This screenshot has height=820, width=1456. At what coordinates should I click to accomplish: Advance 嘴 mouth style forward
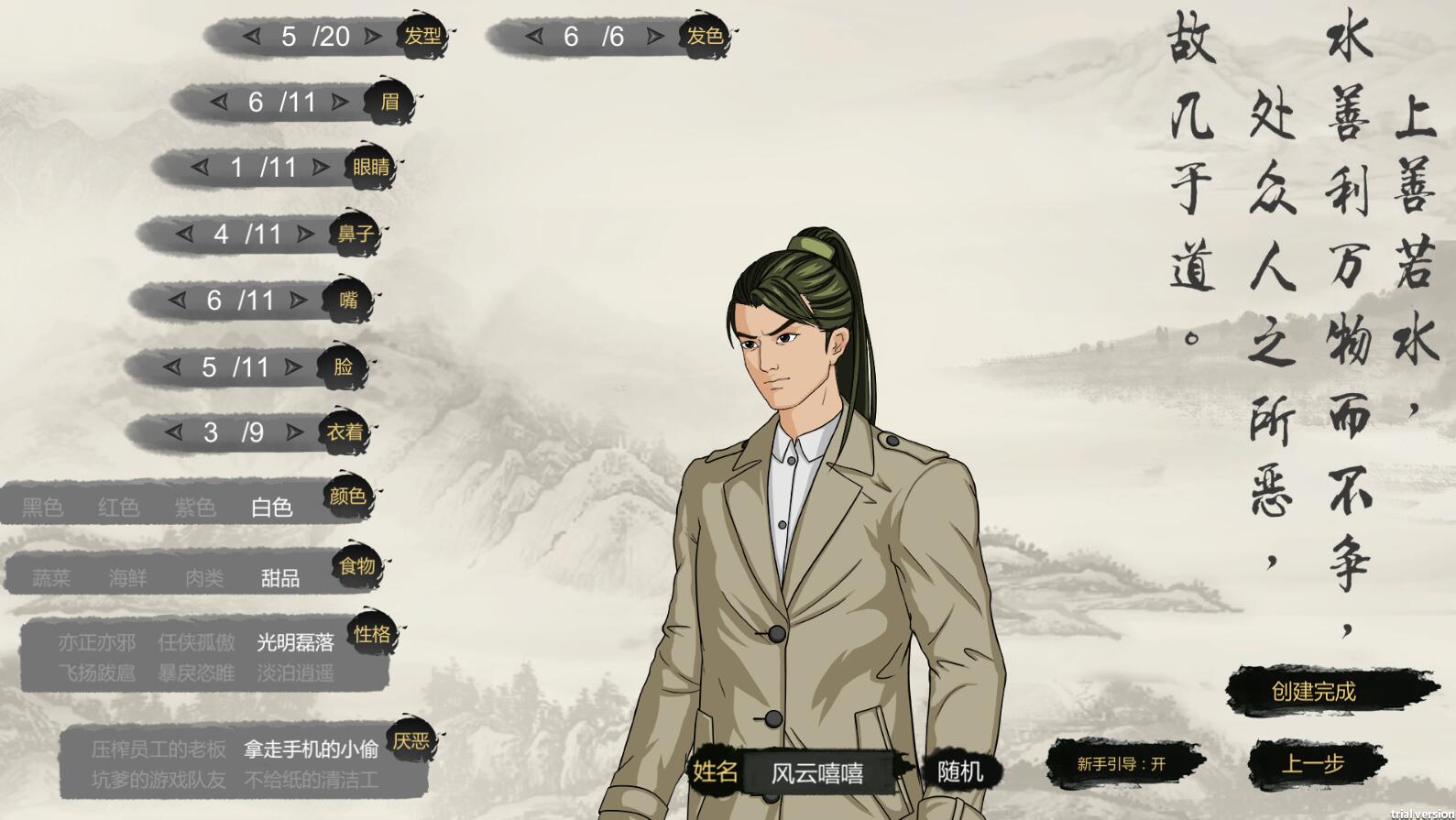(296, 301)
